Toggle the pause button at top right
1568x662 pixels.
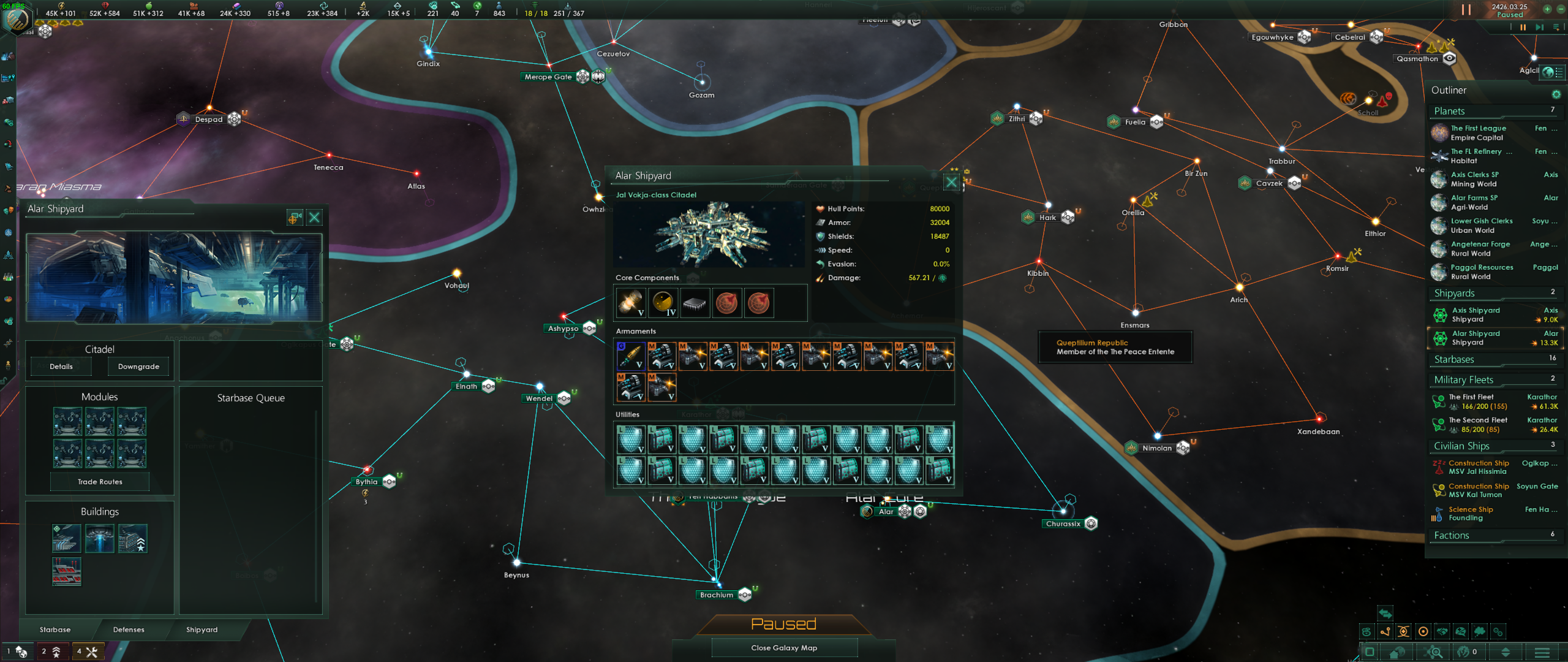pos(1466,9)
